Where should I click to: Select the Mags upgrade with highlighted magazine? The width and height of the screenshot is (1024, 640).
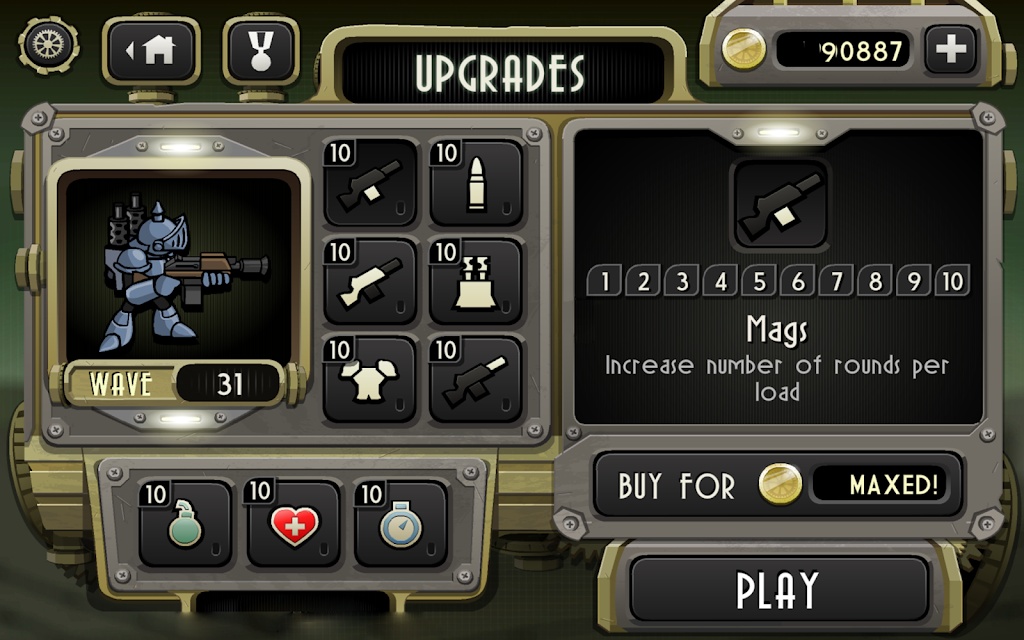tap(370, 184)
